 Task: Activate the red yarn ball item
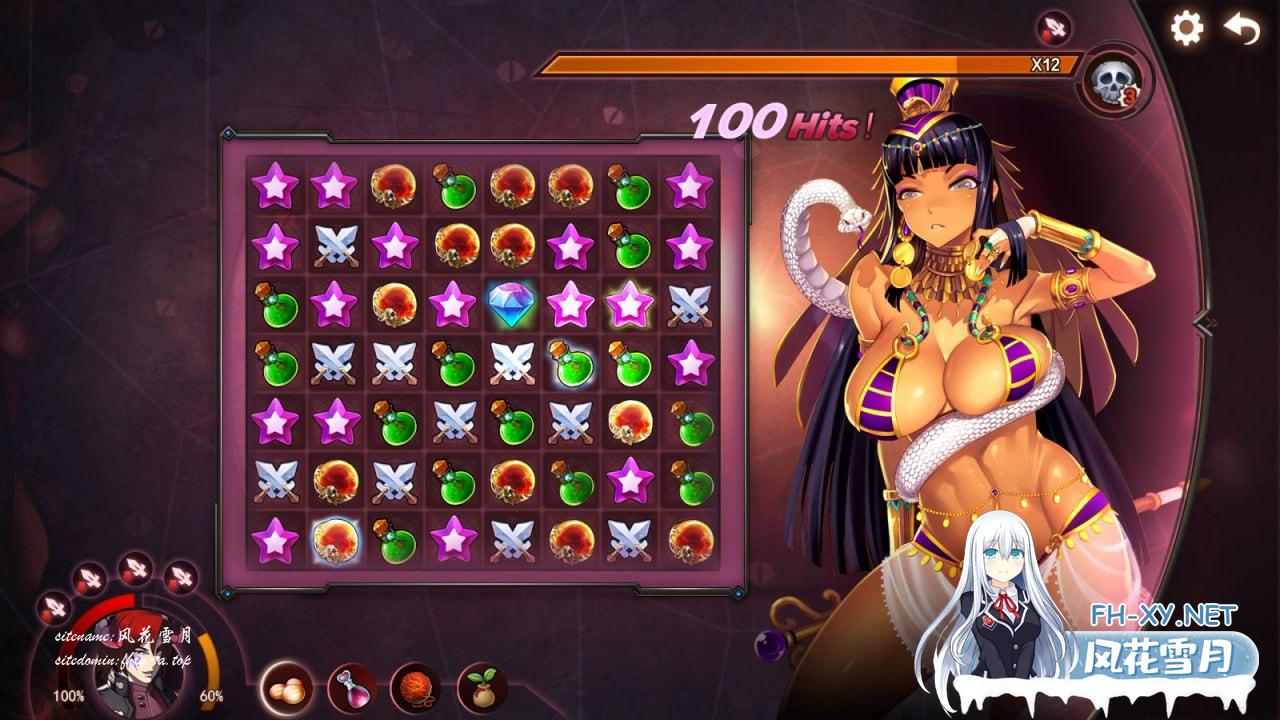[415, 687]
